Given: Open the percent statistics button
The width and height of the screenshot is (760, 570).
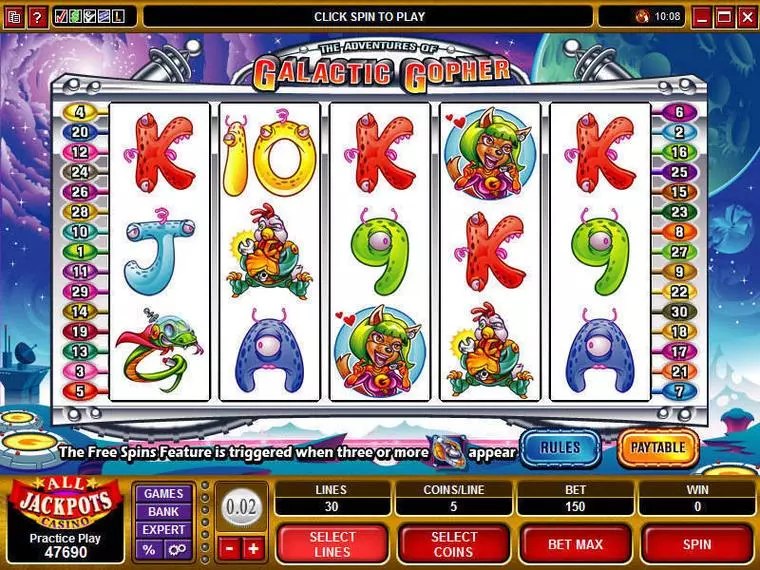Looking at the screenshot, I should pyautogui.click(x=150, y=549).
